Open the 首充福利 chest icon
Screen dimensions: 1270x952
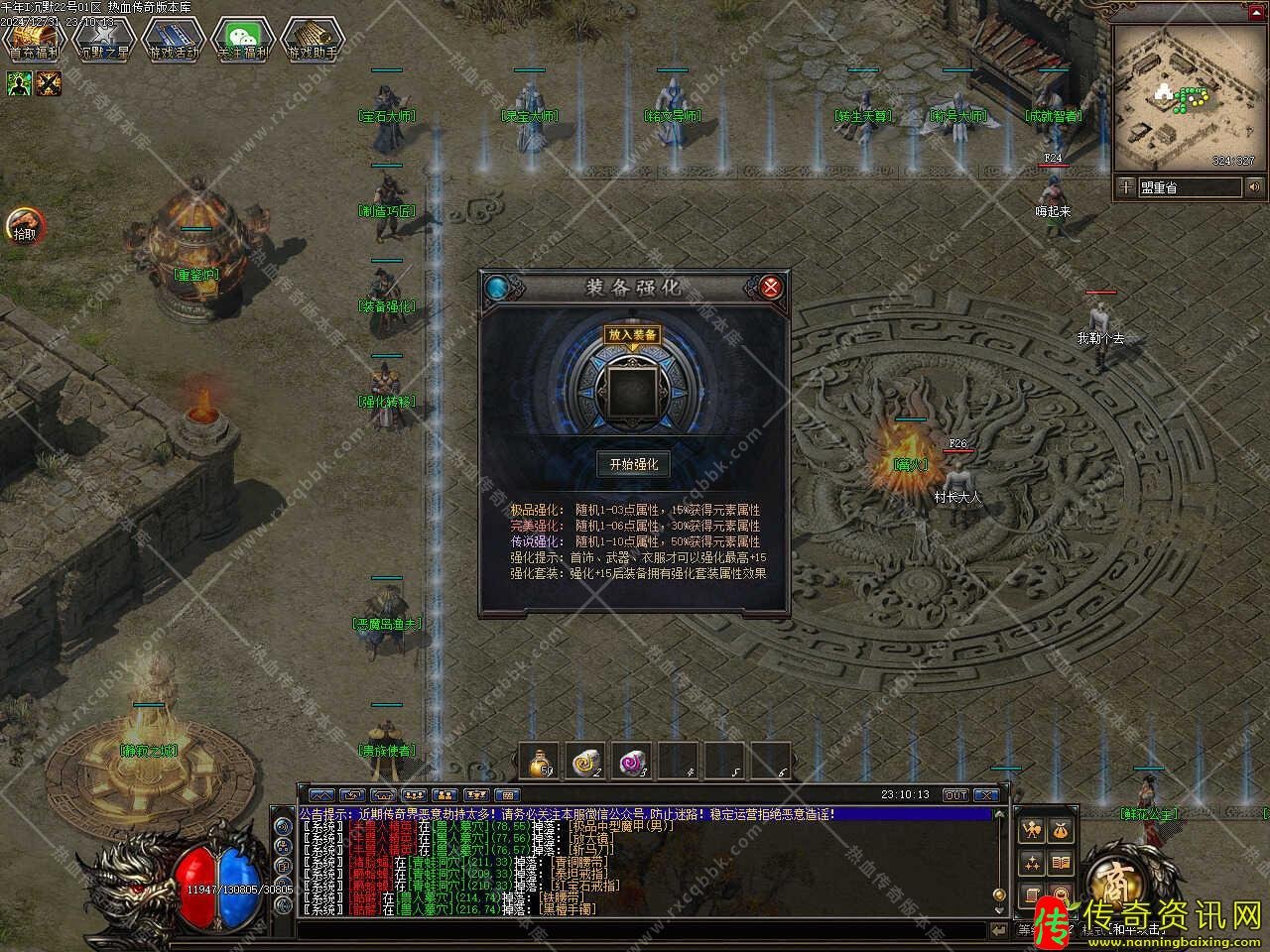click(x=35, y=40)
